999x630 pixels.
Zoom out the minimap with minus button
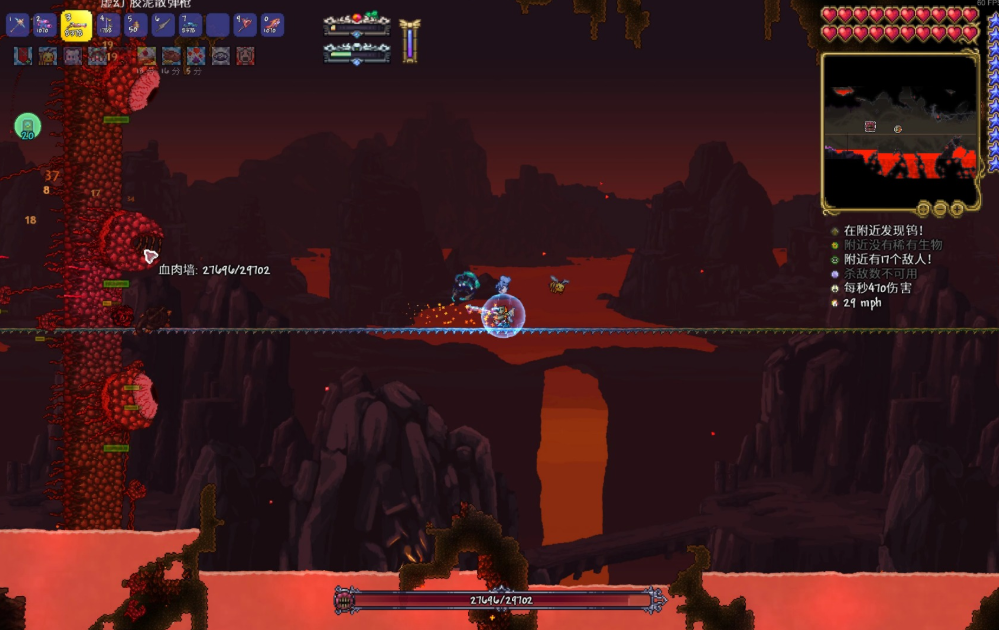pyautogui.click(x=940, y=209)
